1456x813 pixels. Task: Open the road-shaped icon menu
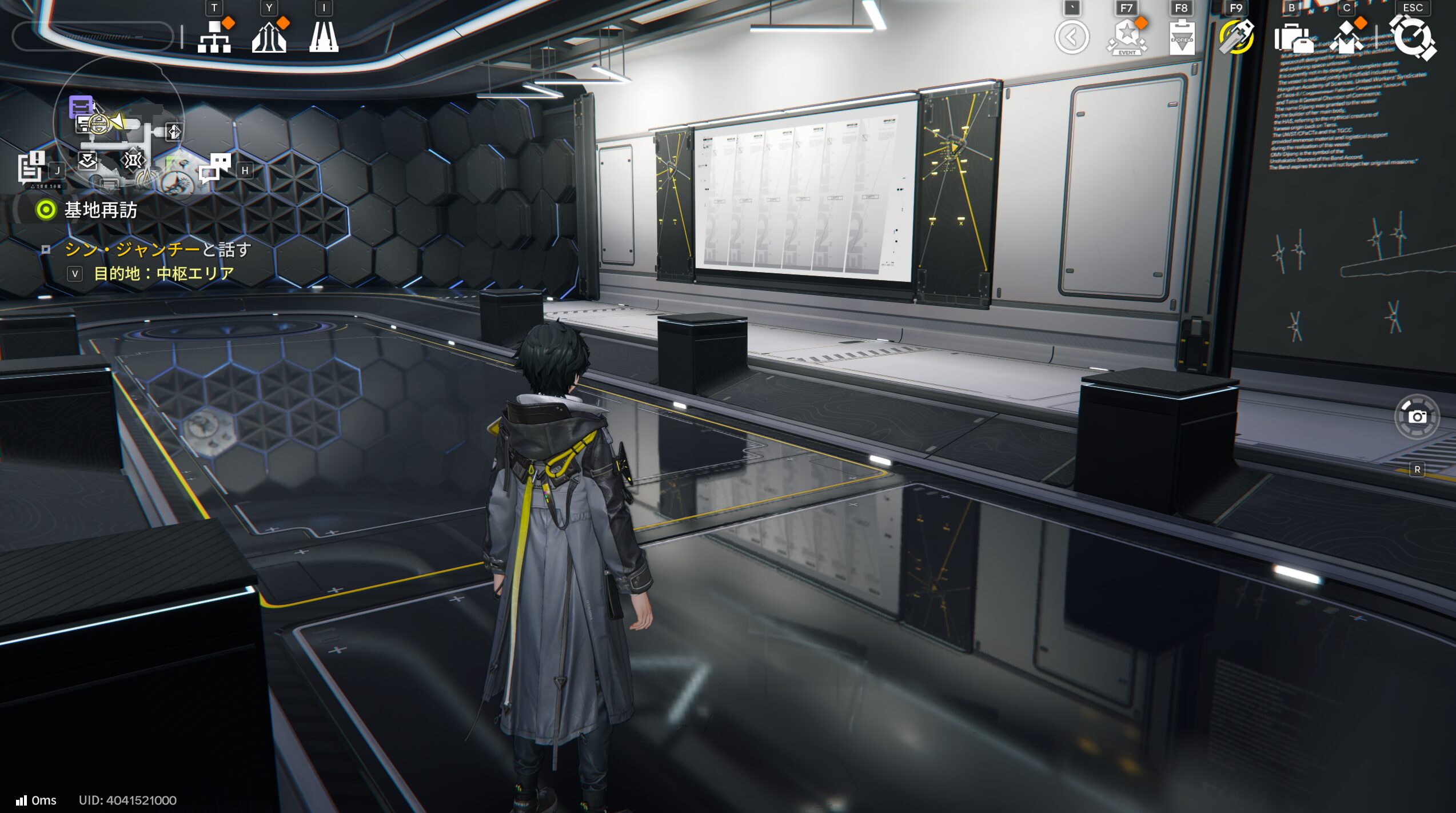324,37
